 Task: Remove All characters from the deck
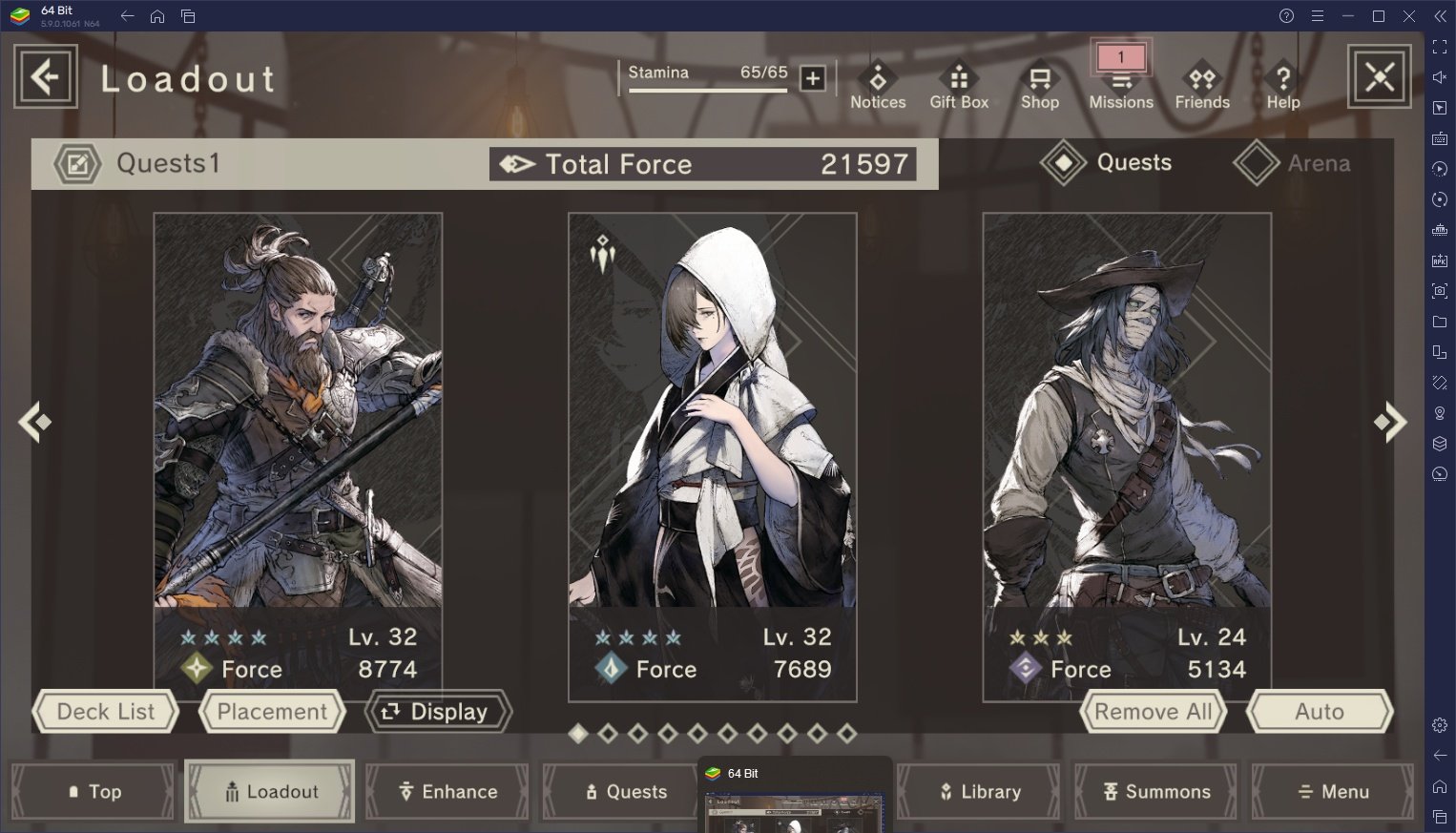[x=1153, y=712]
